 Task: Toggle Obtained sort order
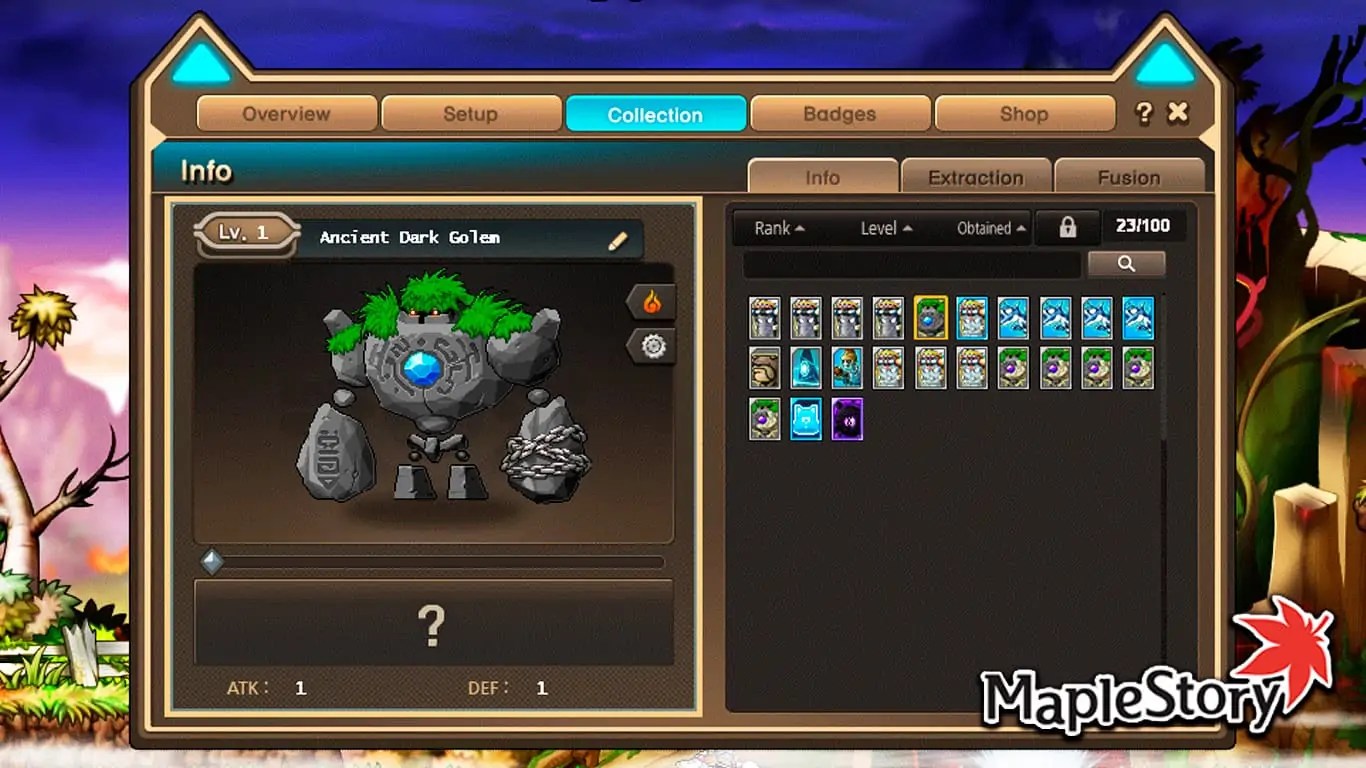coord(986,228)
